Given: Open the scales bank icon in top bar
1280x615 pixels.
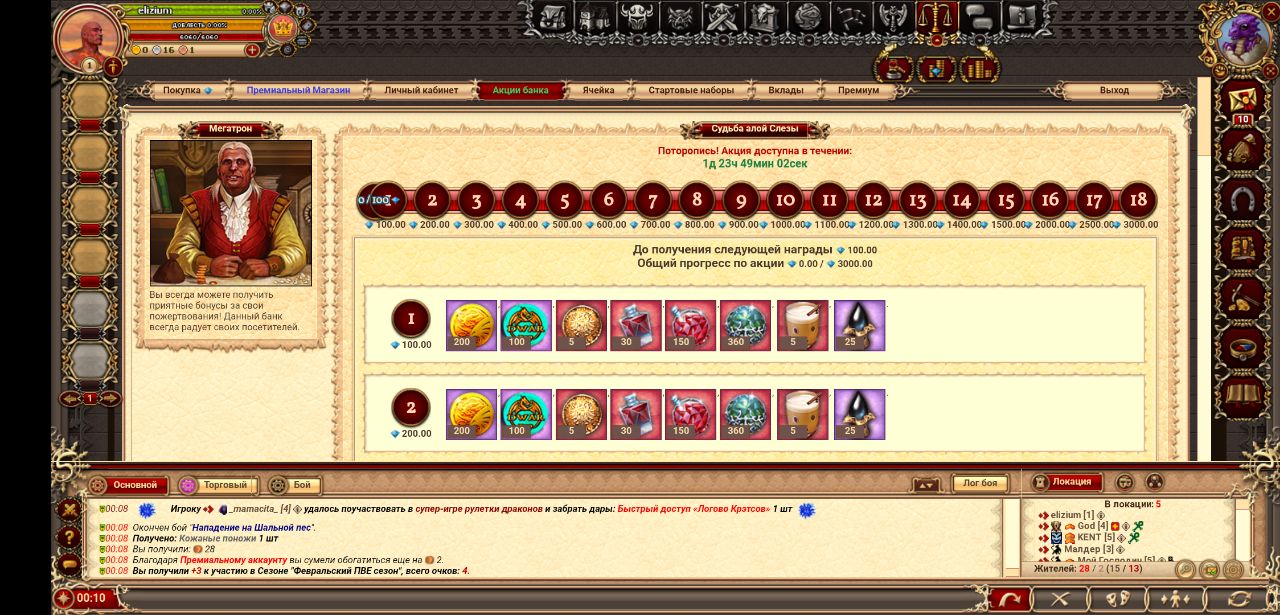Looking at the screenshot, I should tap(936, 17).
